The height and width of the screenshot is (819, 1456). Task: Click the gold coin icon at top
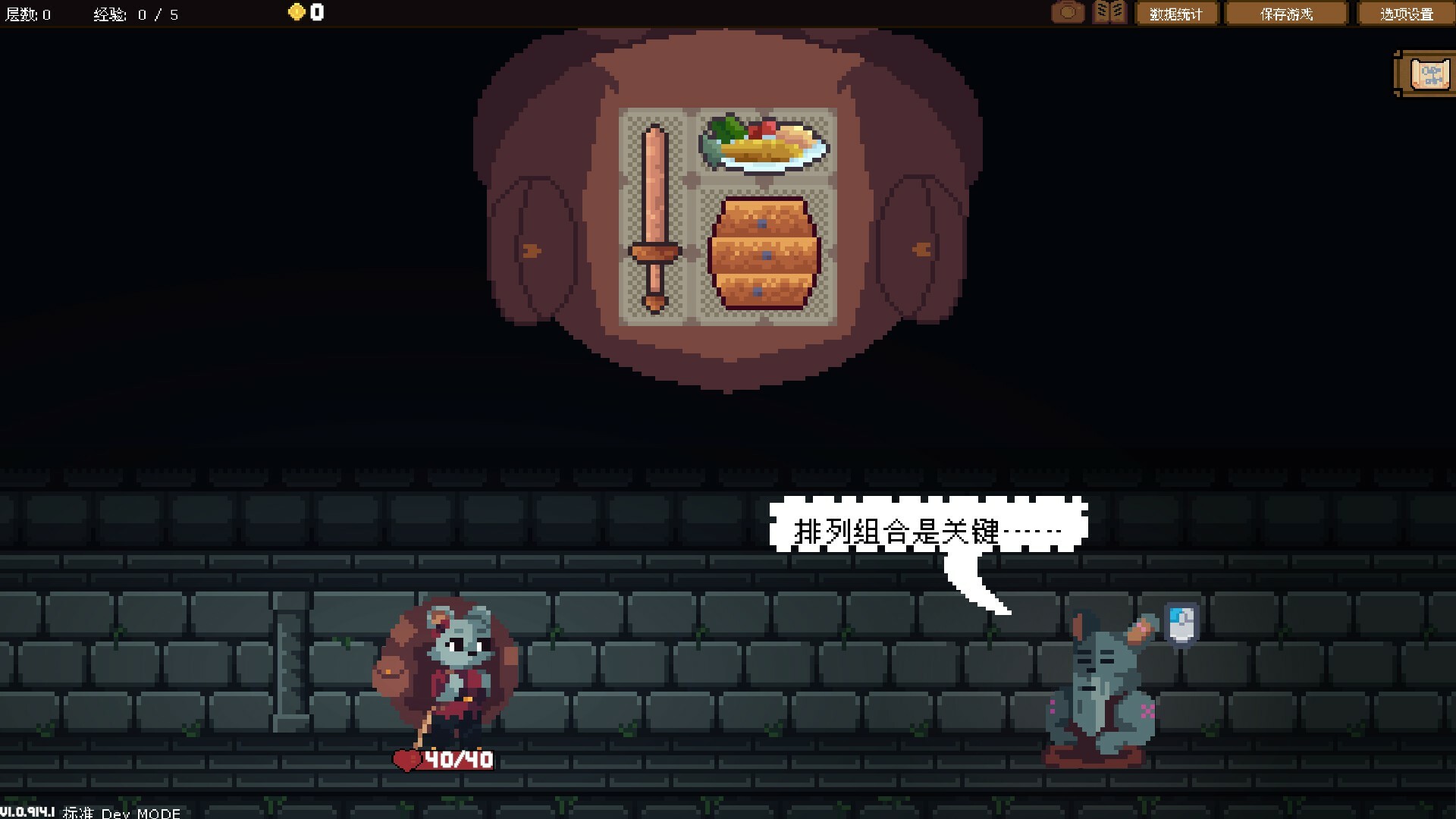(x=296, y=11)
